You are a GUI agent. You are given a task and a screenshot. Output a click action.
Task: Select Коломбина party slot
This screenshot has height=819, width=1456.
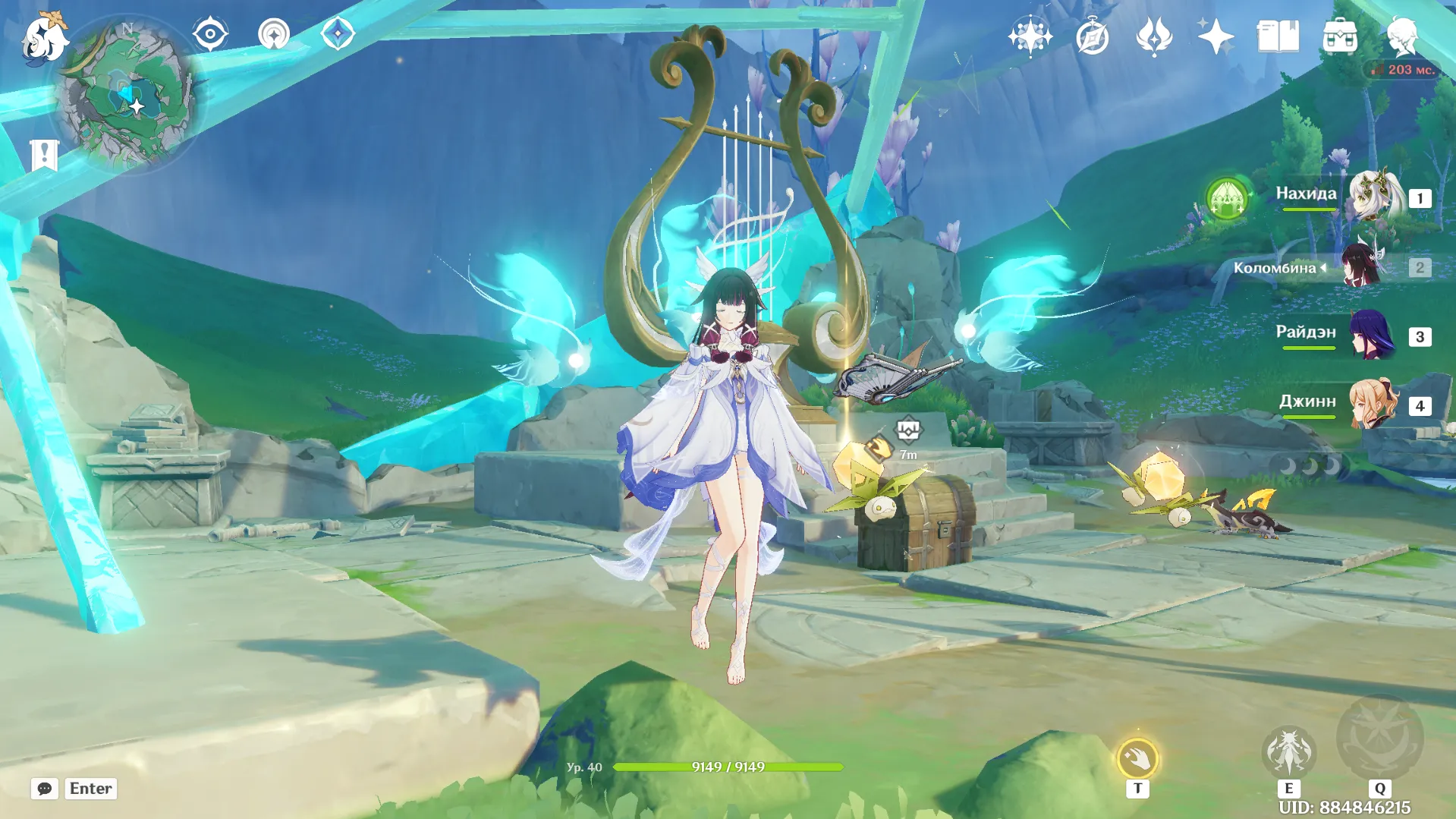pyautogui.click(x=1362, y=266)
